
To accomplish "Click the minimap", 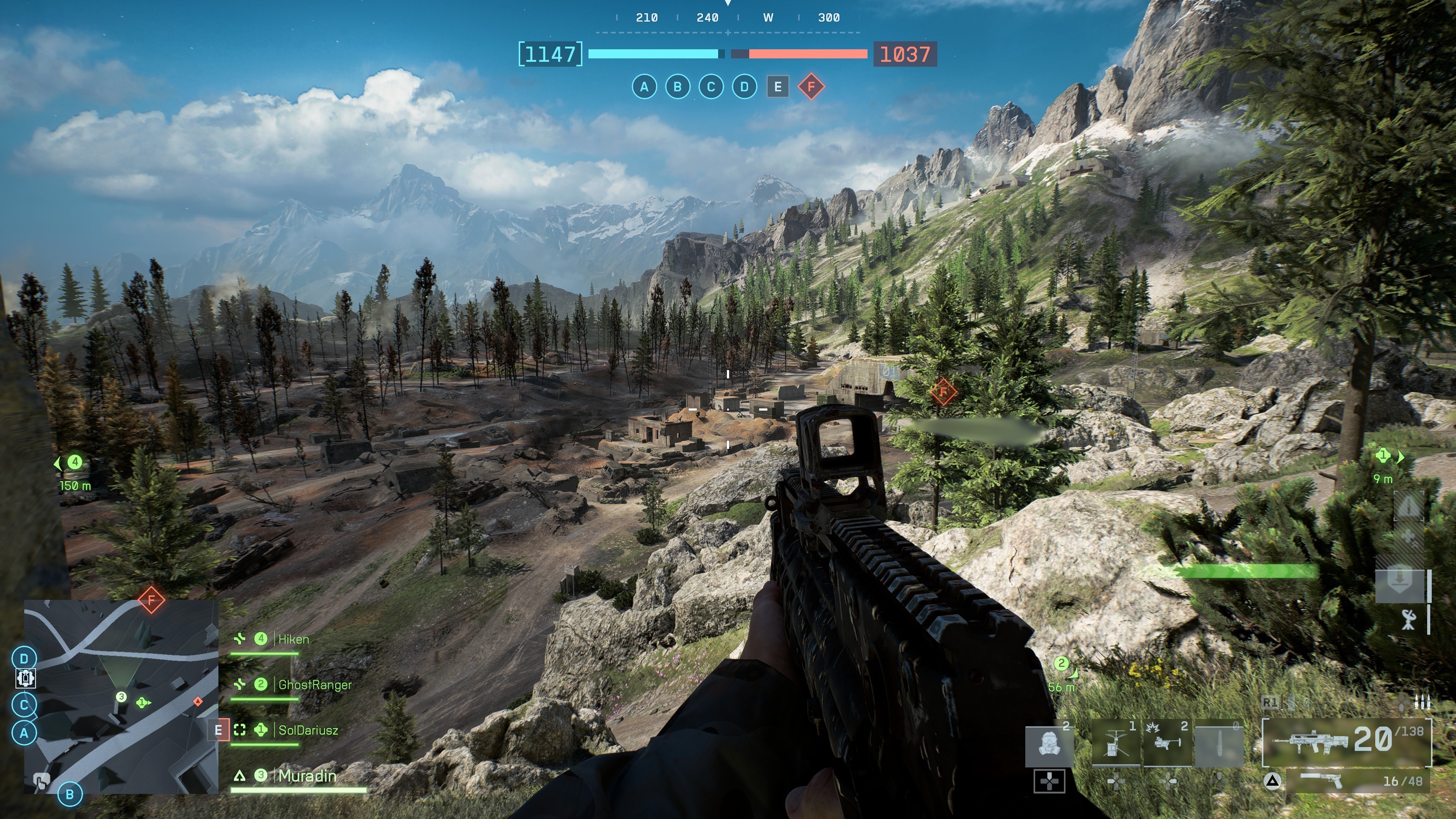I will click(121, 697).
